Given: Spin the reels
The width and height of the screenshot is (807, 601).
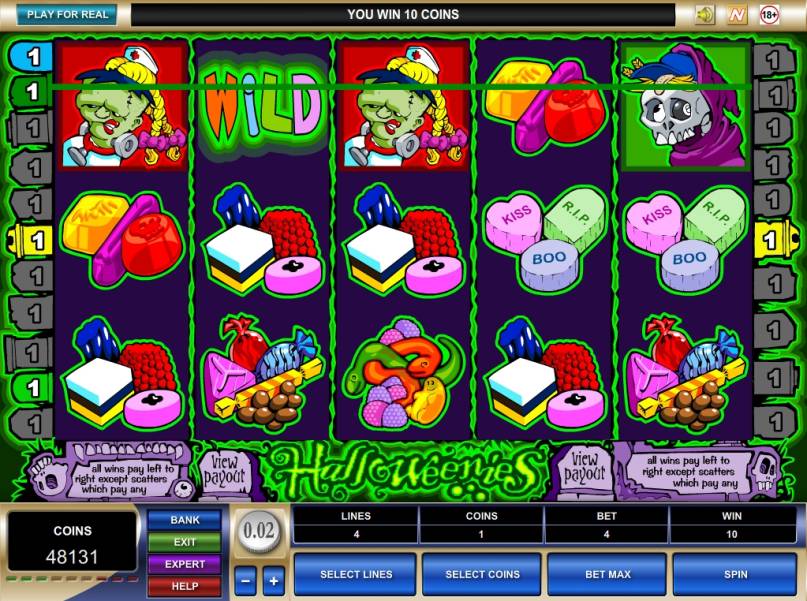Looking at the screenshot, I should pos(734,575).
